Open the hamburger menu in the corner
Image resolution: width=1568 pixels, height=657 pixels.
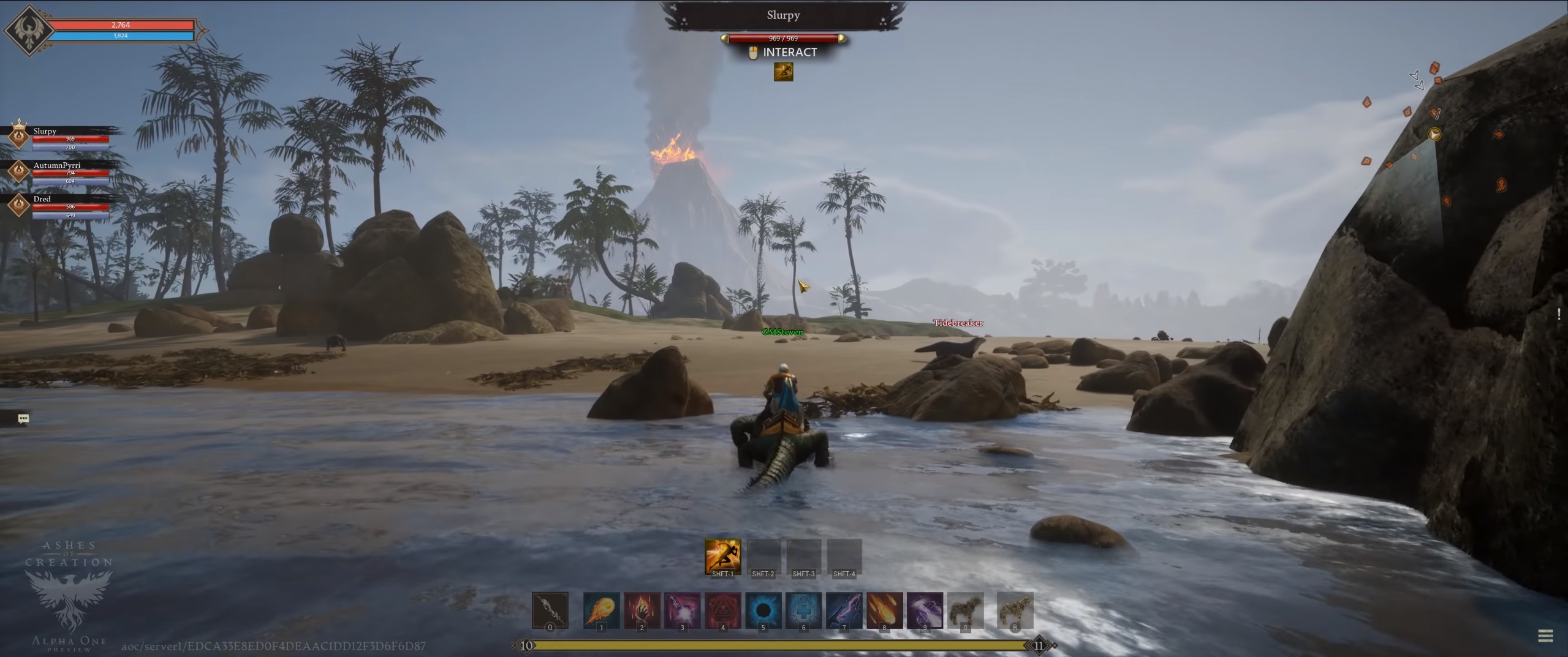coord(1545,636)
